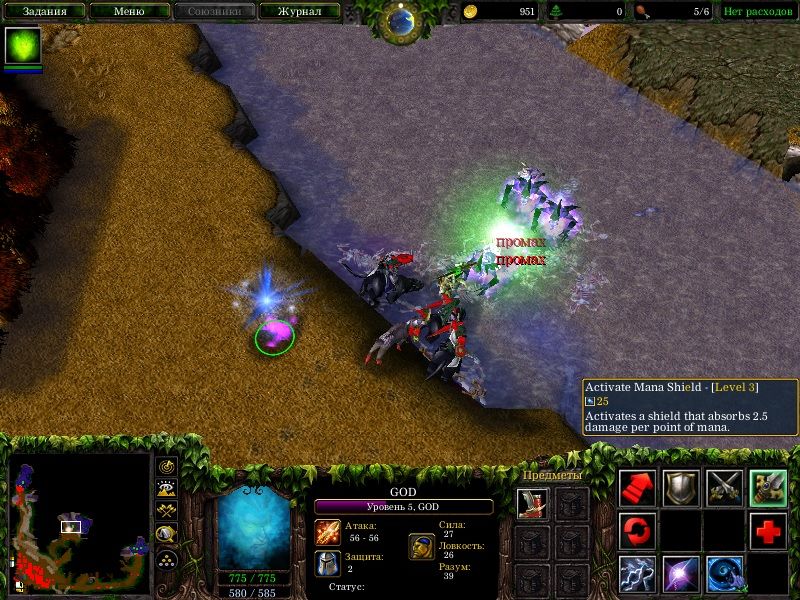Activate the green-highlighted sword Attack command
Screen dimensions: 800x600
(768, 487)
